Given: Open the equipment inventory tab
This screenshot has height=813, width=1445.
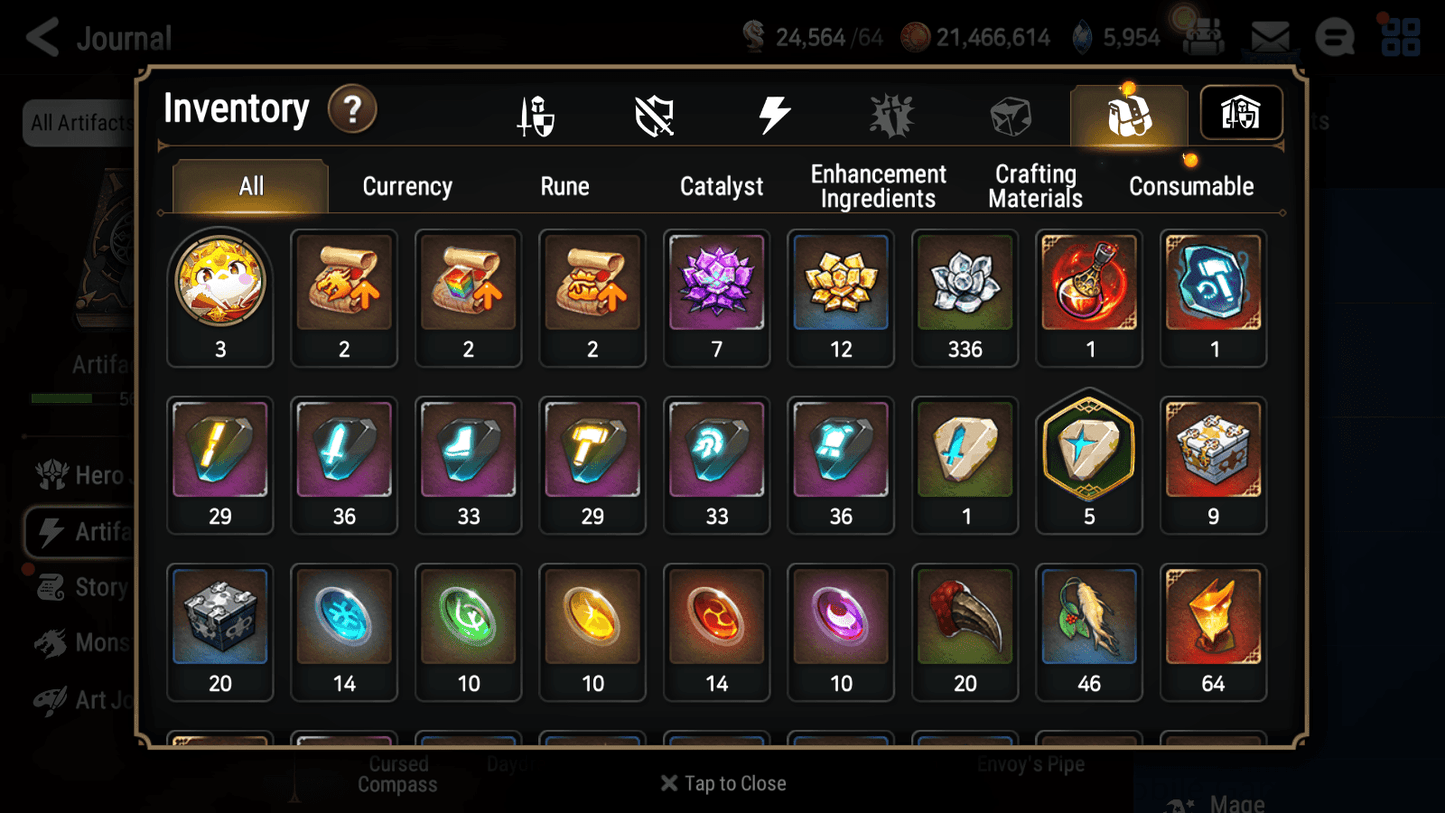Looking at the screenshot, I should 537,113.
